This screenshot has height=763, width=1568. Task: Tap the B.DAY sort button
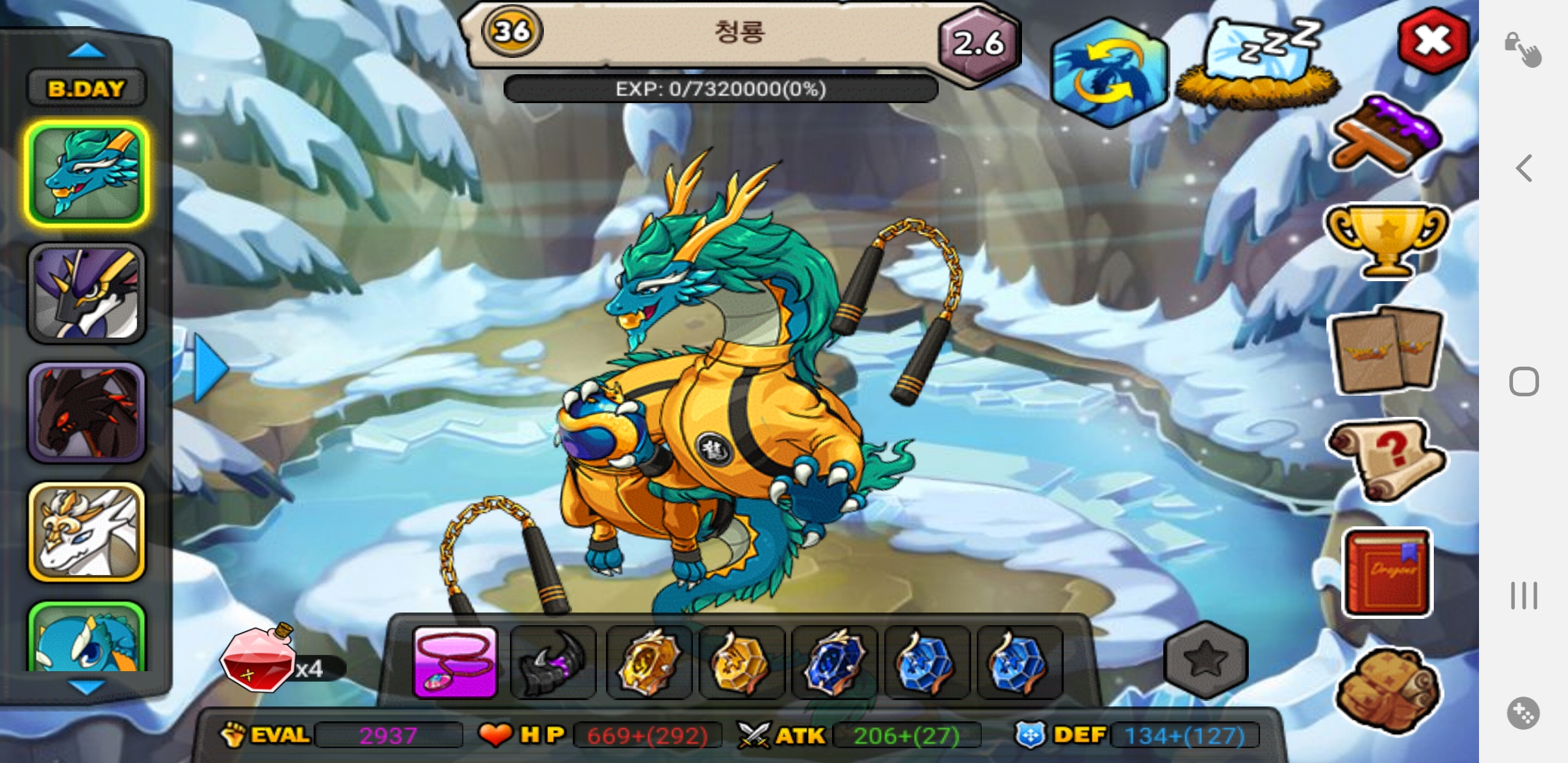coord(86,88)
